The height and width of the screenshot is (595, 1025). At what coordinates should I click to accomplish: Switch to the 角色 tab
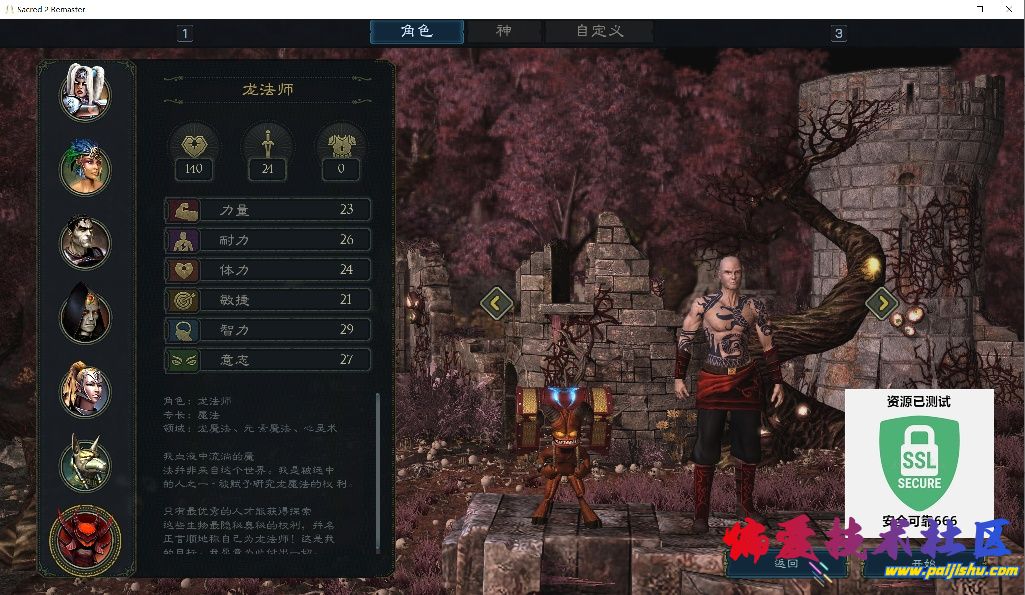coord(417,31)
